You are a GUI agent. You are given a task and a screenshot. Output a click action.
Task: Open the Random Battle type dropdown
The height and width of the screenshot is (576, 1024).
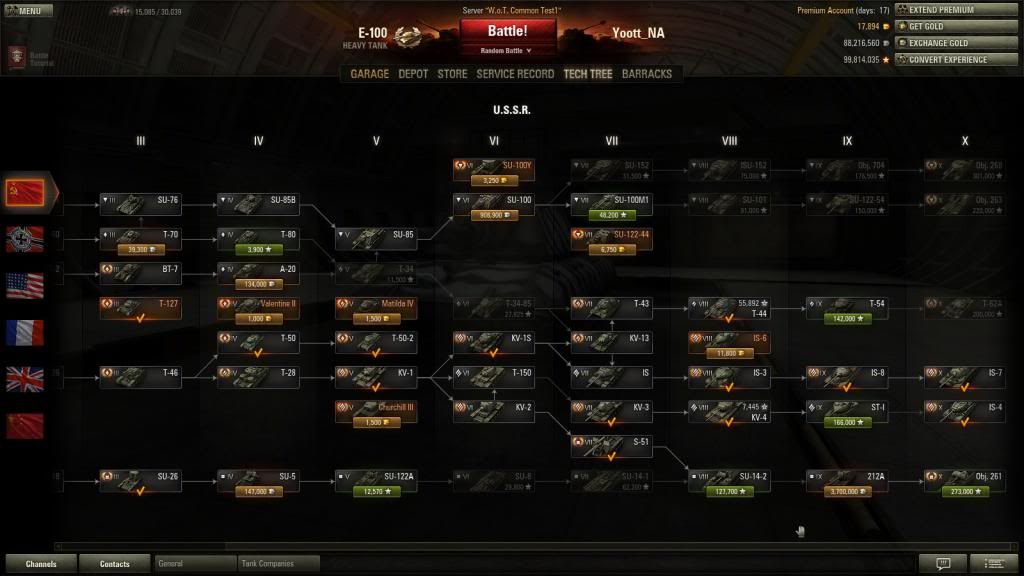point(508,50)
